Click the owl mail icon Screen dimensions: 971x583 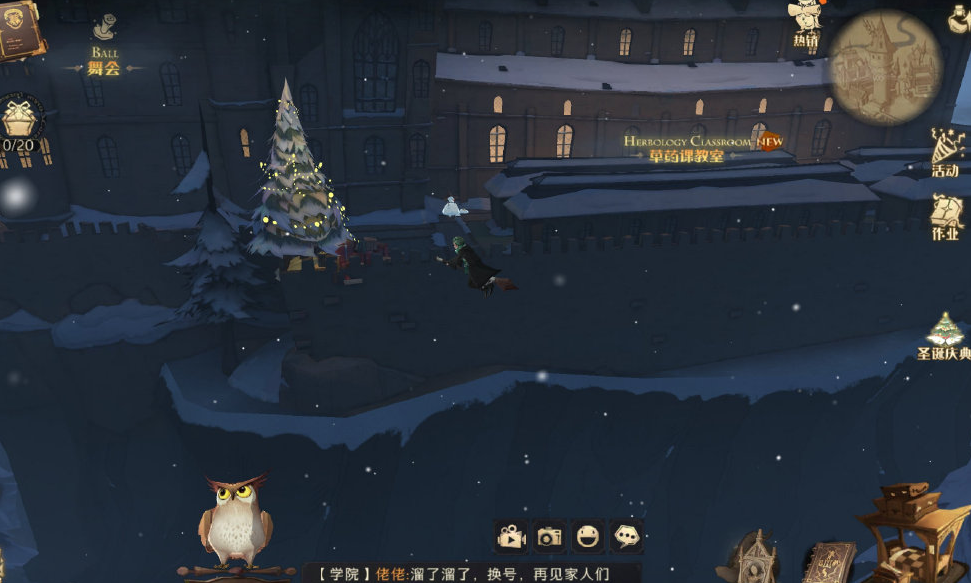pyautogui.click(x=235, y=522)
